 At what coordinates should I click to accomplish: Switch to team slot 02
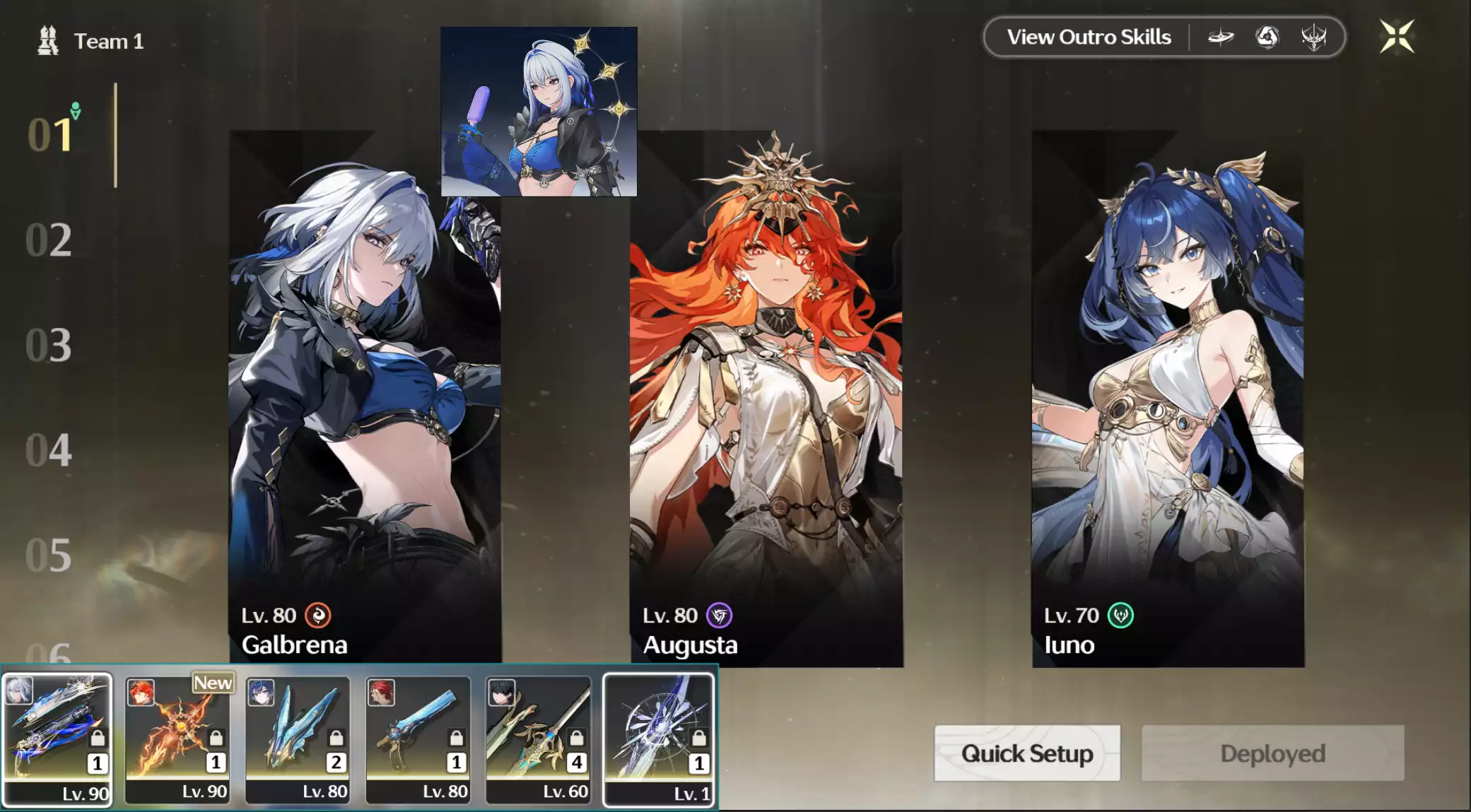coord(48,240)
